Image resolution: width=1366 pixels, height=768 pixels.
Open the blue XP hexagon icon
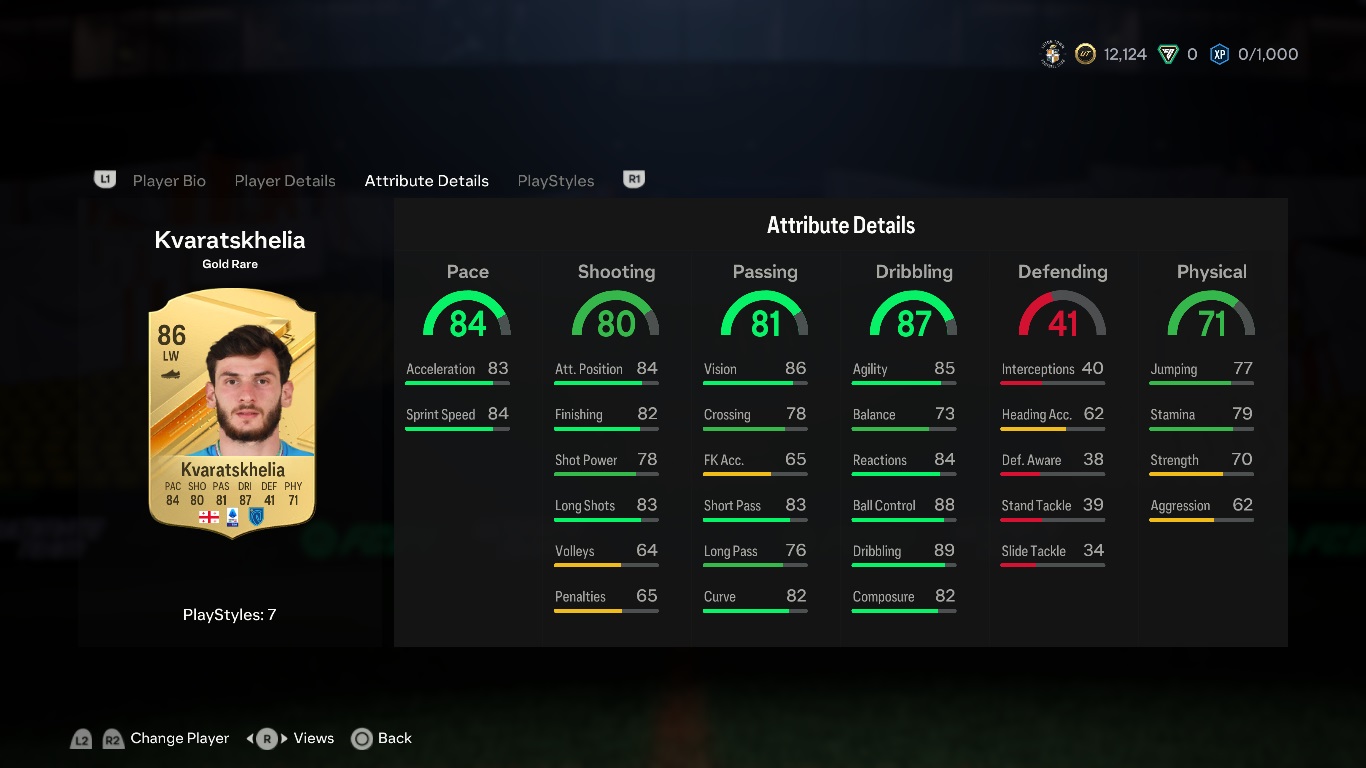tap(1219, 54)
